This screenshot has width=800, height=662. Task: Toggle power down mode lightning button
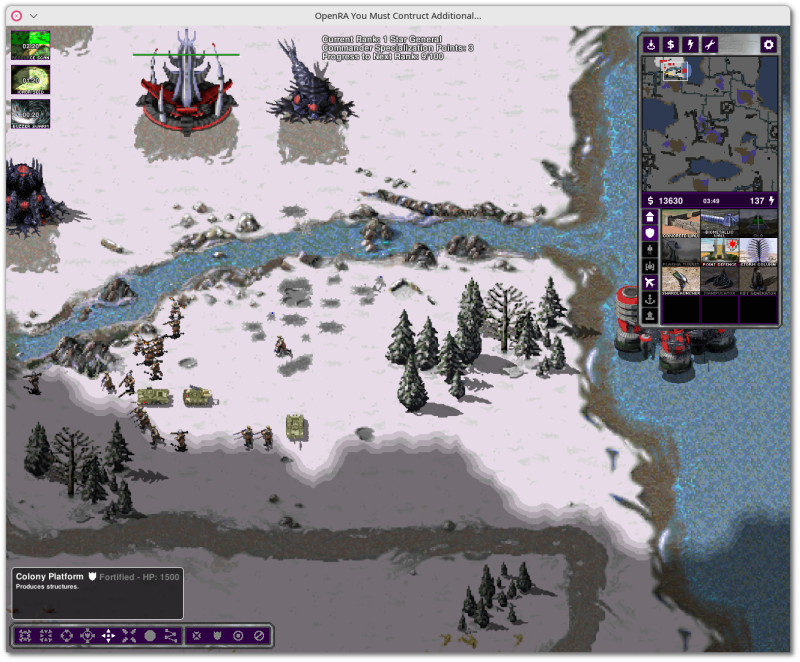689,45
